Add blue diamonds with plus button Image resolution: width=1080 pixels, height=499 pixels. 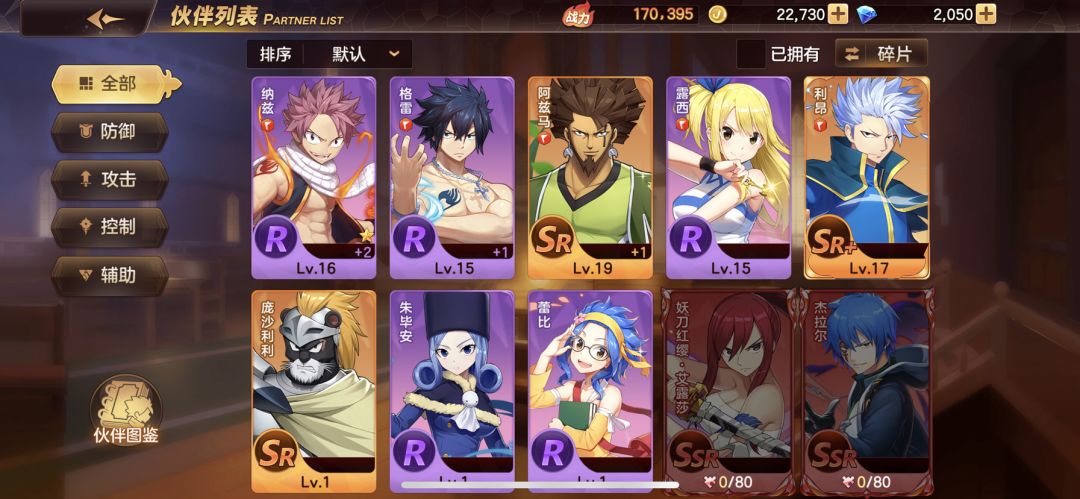coord(986,14)
